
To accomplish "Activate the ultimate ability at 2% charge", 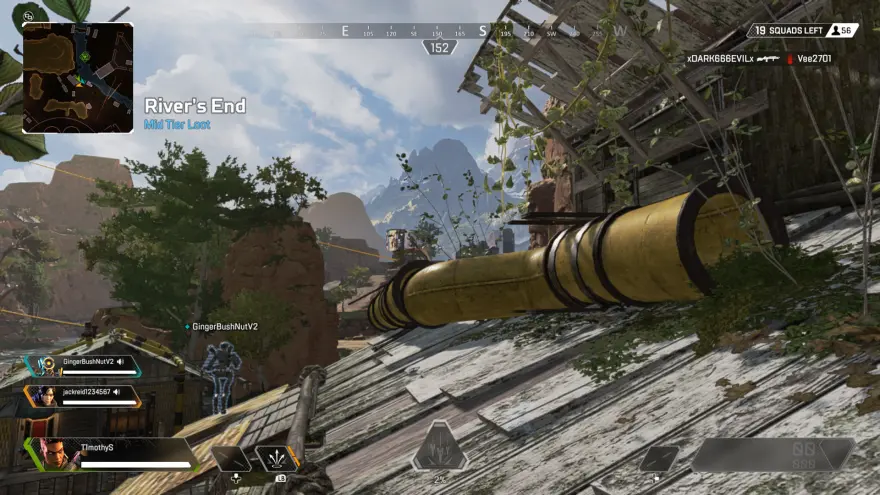I will point(439,446).
